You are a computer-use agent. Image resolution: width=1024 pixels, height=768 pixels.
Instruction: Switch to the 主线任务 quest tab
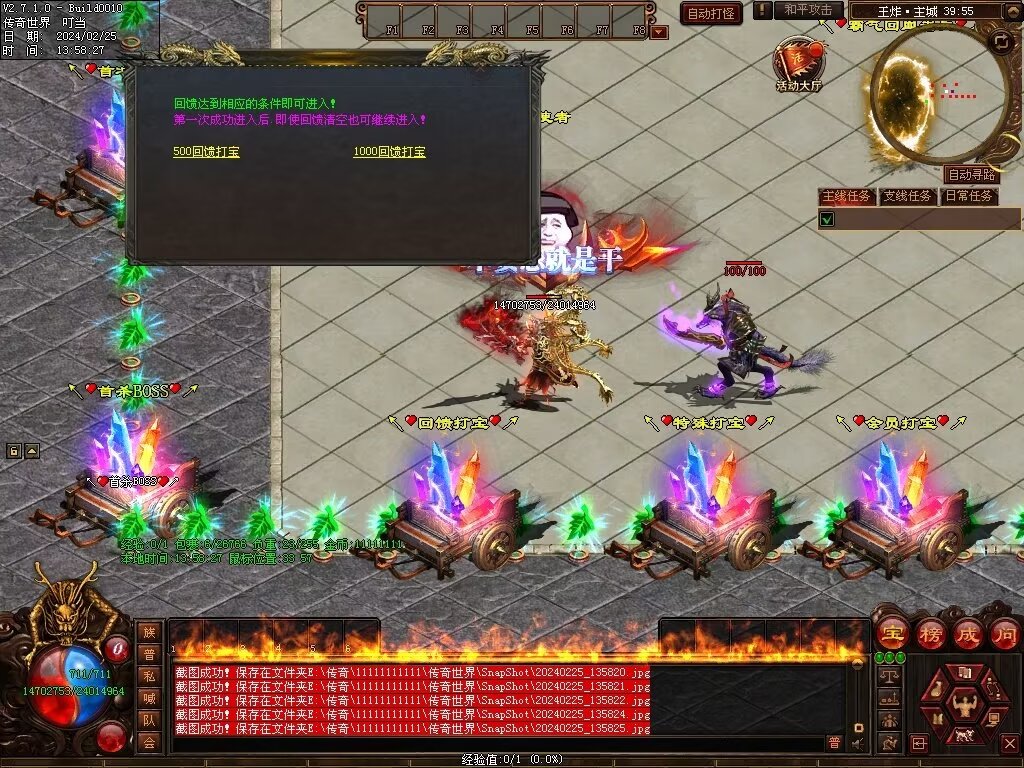click(846, 196)
